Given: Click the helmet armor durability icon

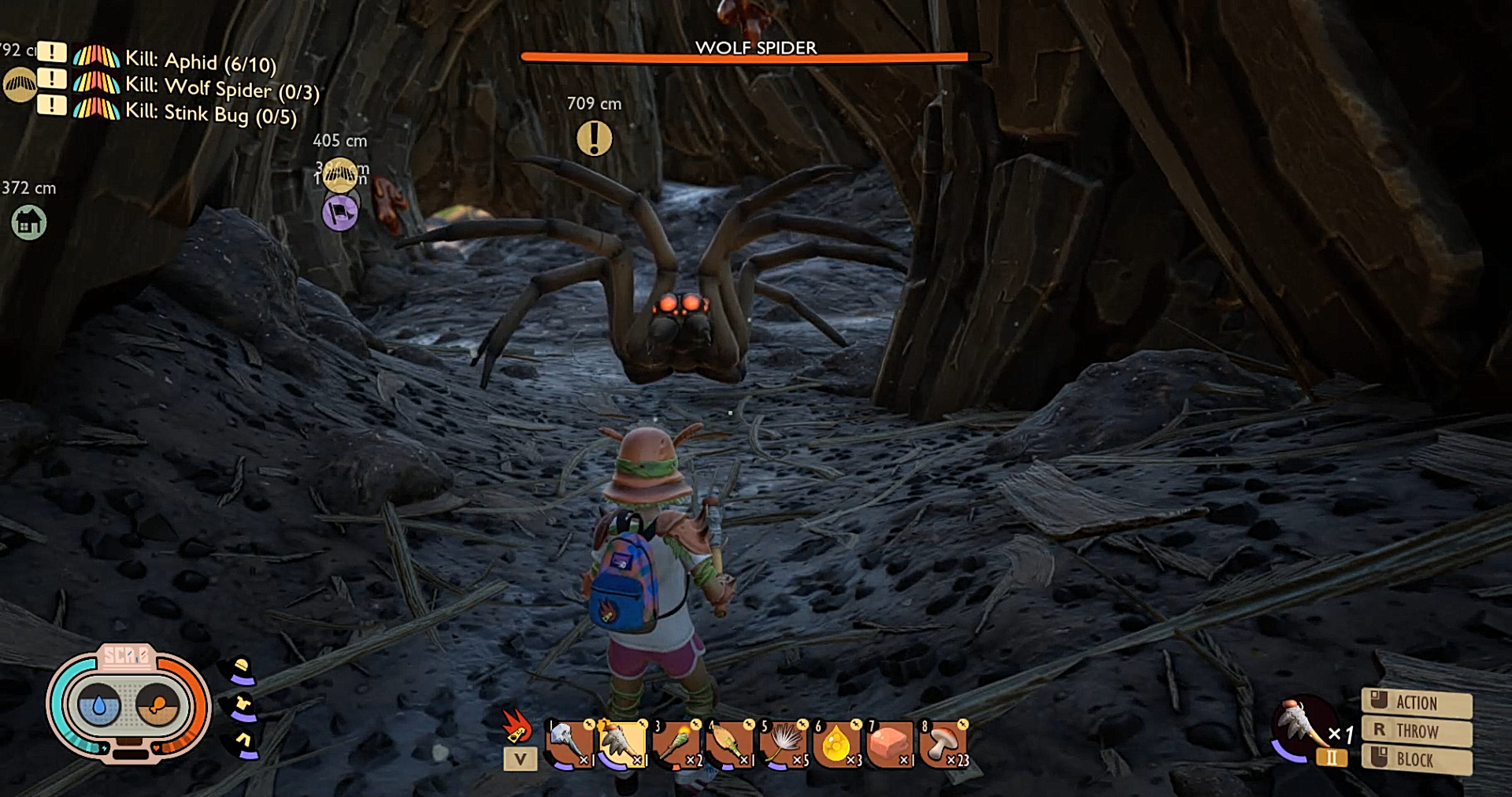Looking at the screenshot, I should (x=242, y=671).
